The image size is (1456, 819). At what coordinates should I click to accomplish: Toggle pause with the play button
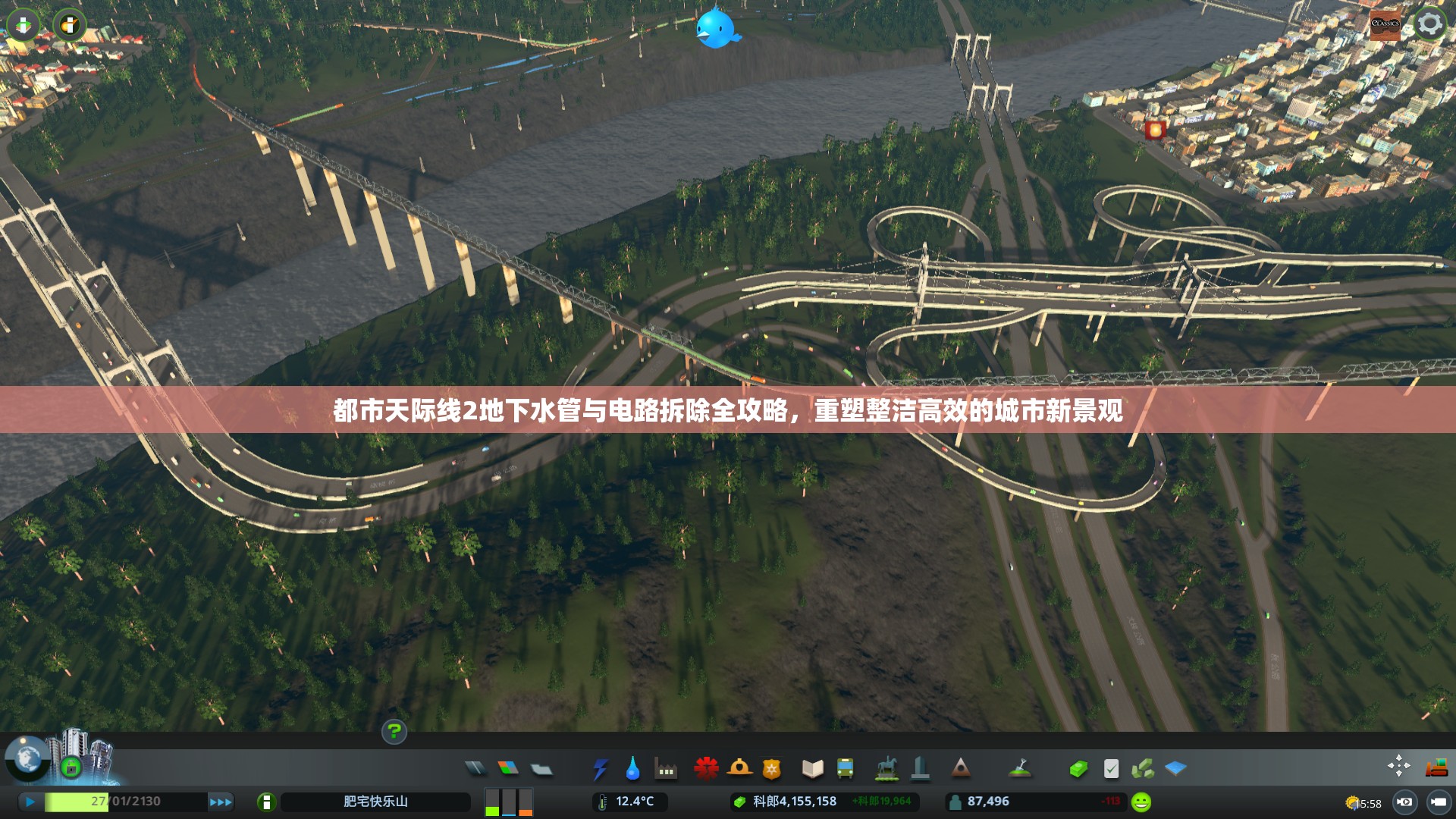[30, 802]
